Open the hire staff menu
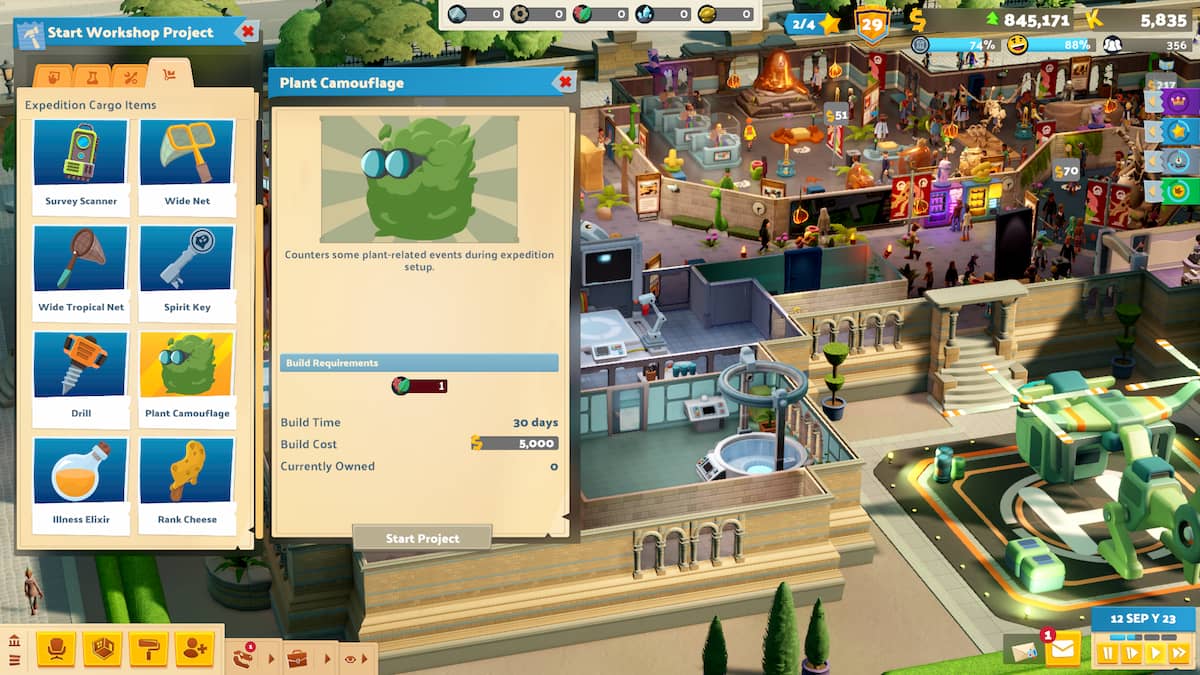The height and width of the screenshot is (675, 1200). point(194,649)
